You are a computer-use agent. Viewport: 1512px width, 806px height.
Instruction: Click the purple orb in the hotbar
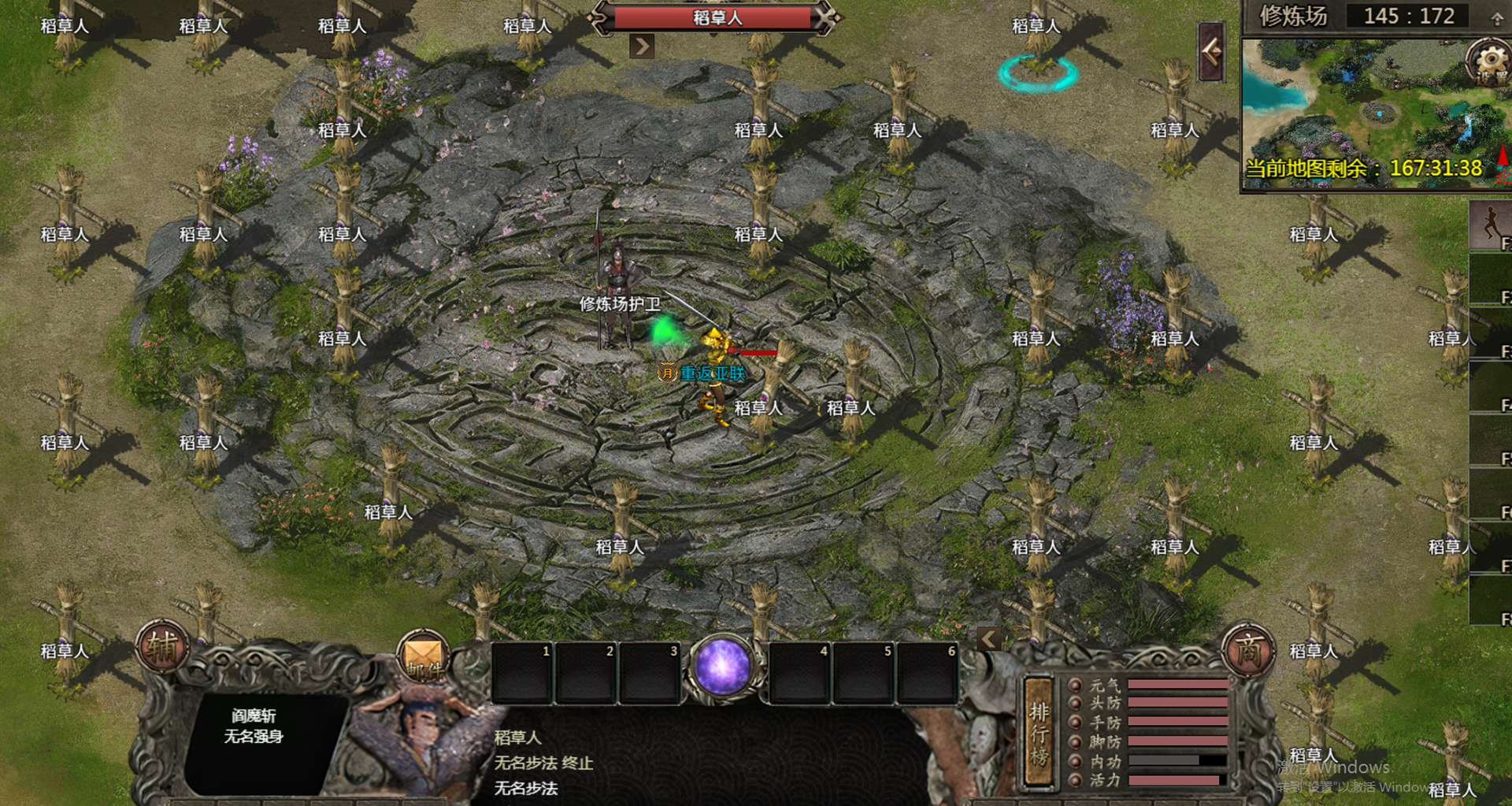721,667
